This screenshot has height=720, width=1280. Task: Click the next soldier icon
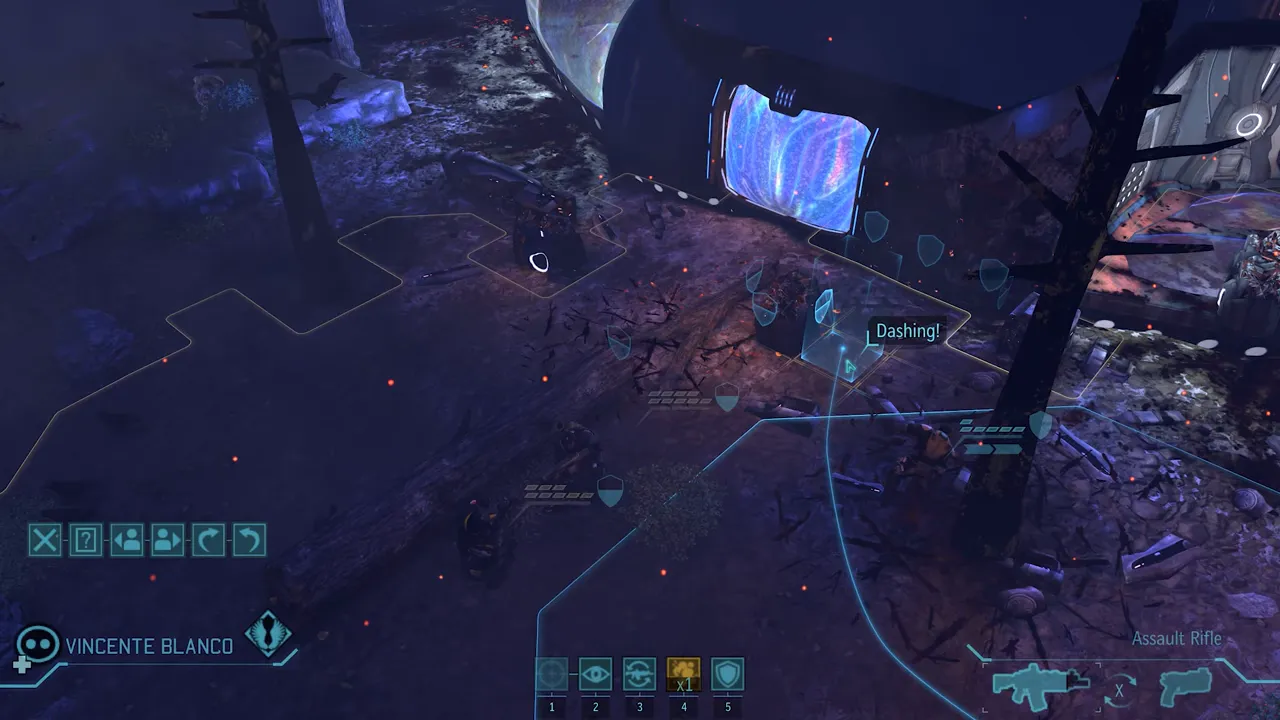click(166, 541)
